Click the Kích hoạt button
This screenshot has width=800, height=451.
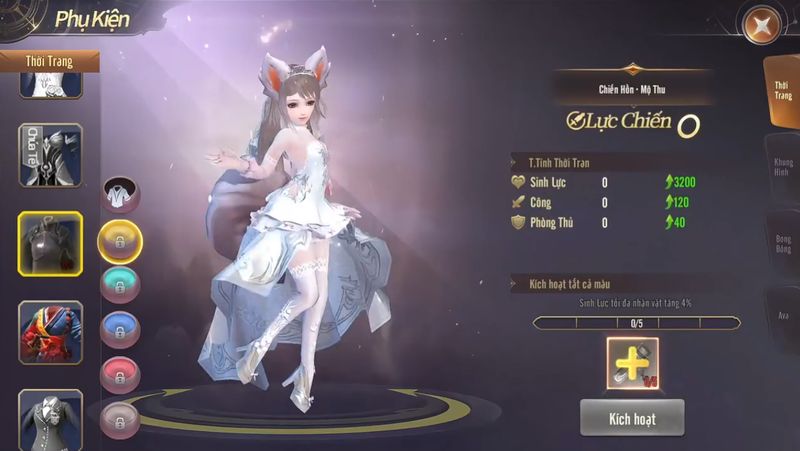click(x=631, y=417)
